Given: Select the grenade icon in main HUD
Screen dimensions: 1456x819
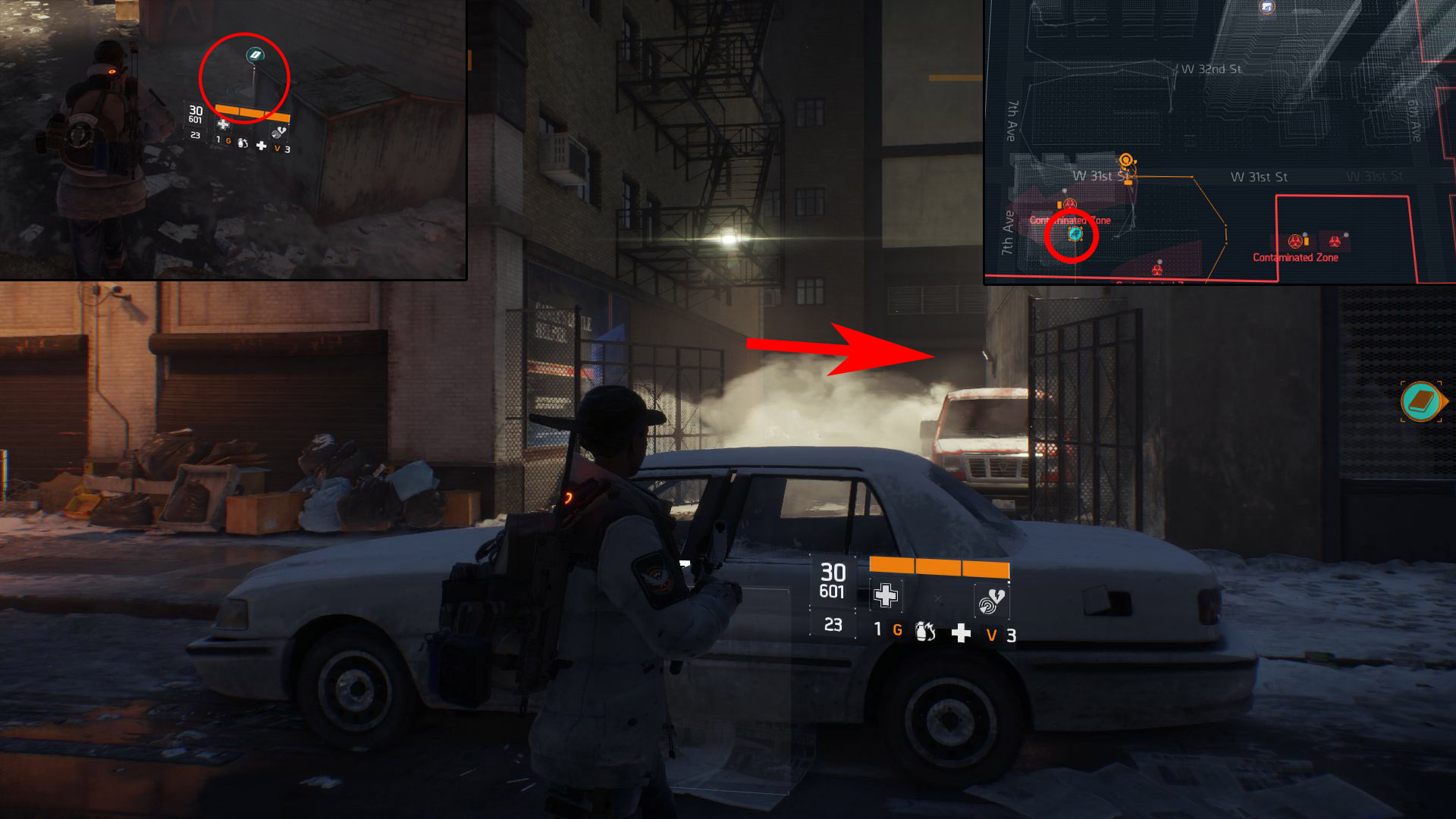Looking at the screenshot, I should 925,631.
